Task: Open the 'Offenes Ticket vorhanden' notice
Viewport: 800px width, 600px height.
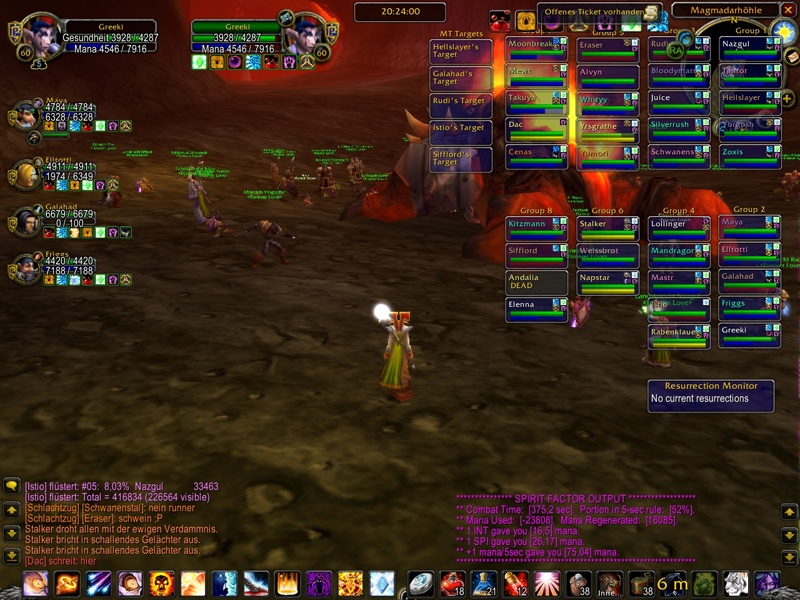Action: click(602, 12)
